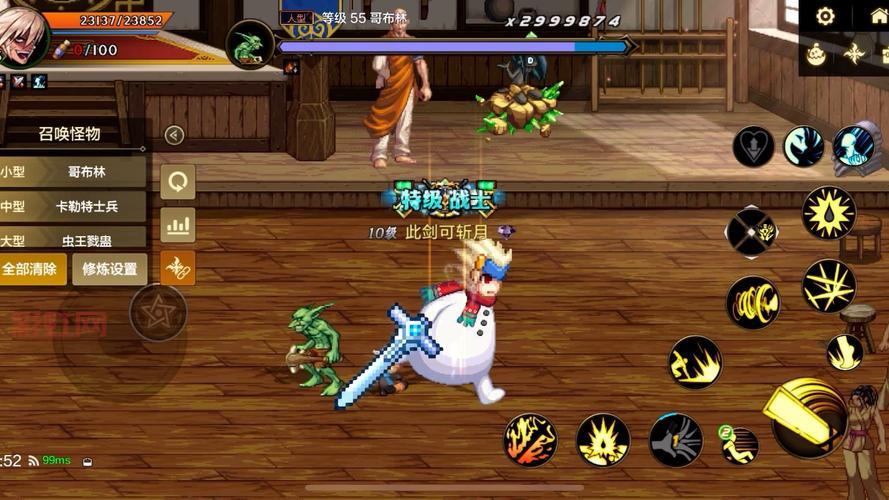Open 修炼设置 training settings
The width and height of the screenshot is (889, 500).
point(110,269)
